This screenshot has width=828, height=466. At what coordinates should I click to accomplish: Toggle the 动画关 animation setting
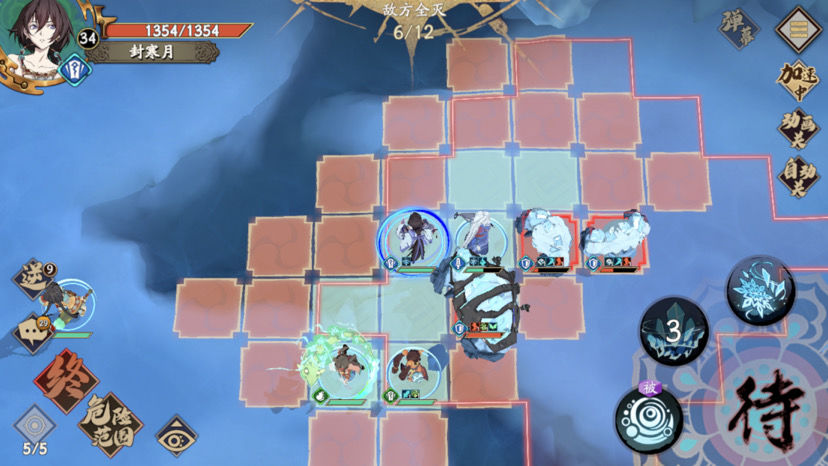(x=800, y=127)
